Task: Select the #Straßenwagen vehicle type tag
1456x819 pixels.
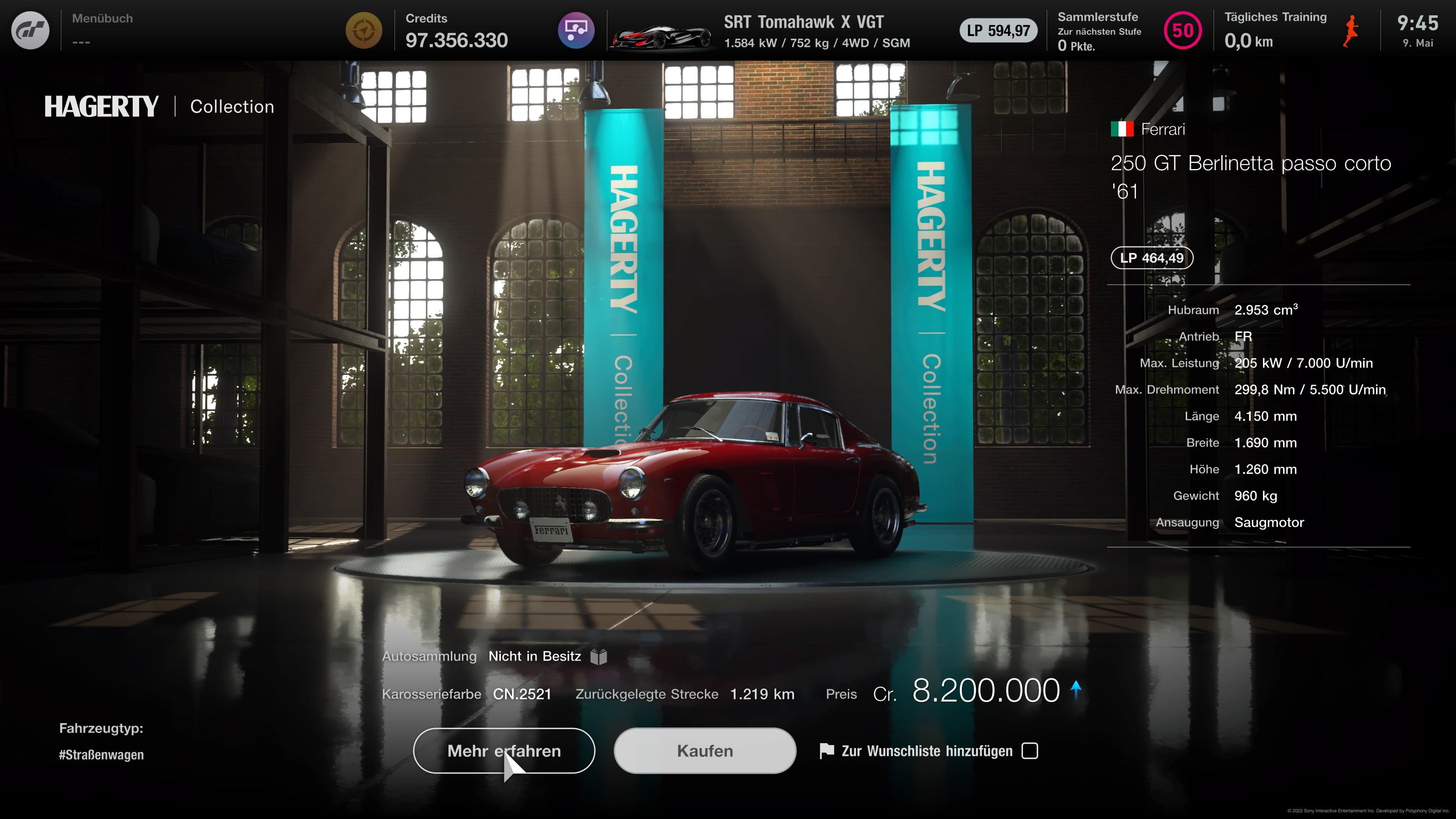Action: tap(101, 755)
